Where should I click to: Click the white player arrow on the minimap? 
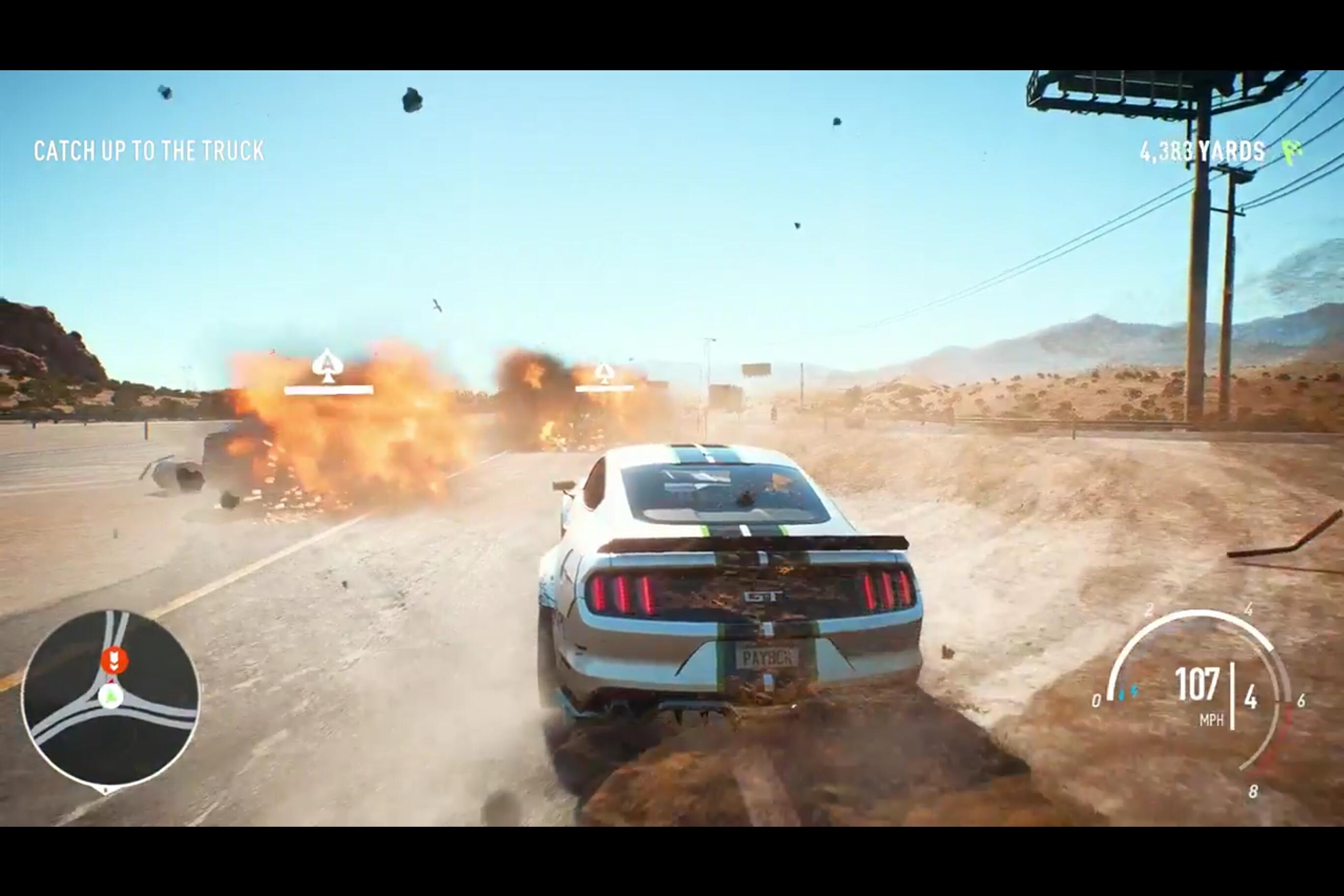[x=111, y=697]
